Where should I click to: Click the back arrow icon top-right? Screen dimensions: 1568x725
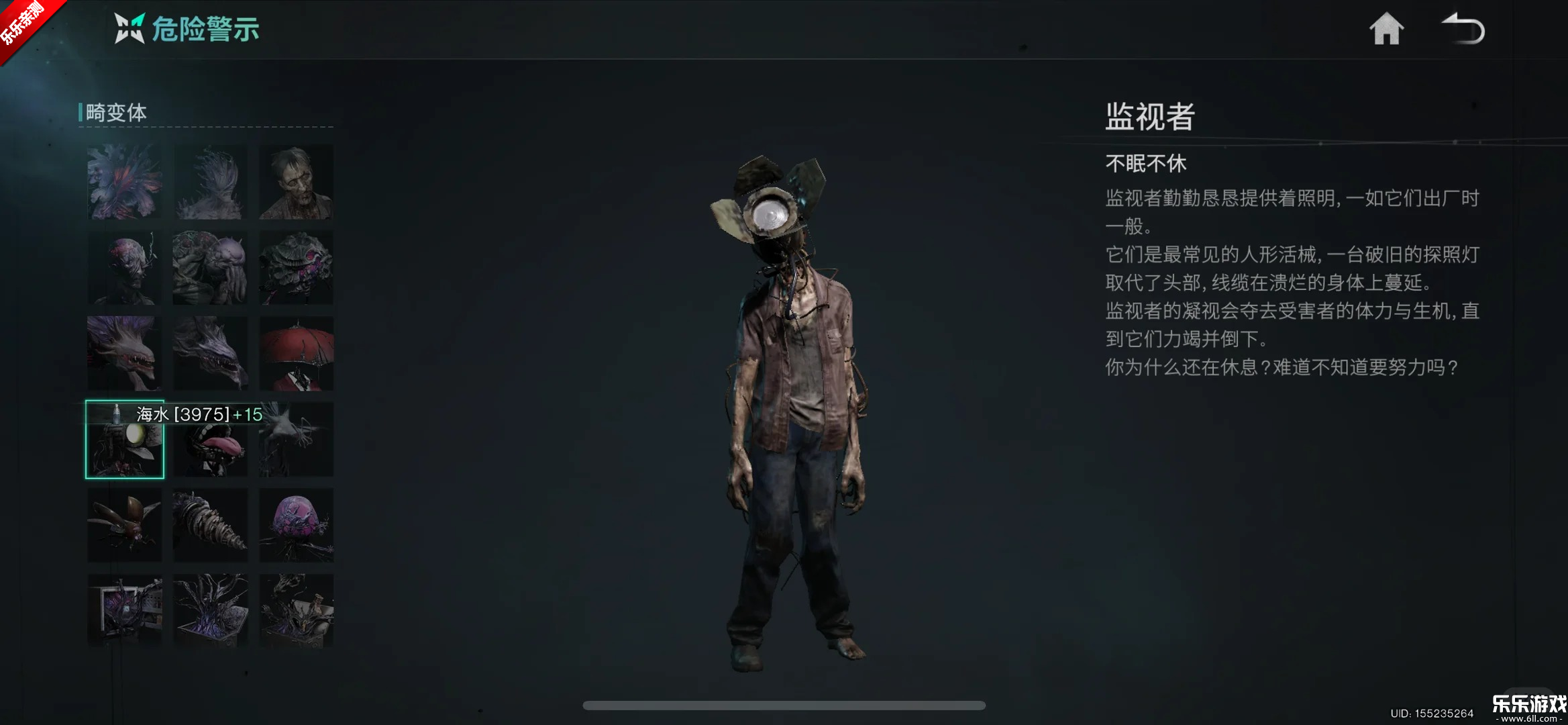pyautogui.click(x=1463, y=28)
